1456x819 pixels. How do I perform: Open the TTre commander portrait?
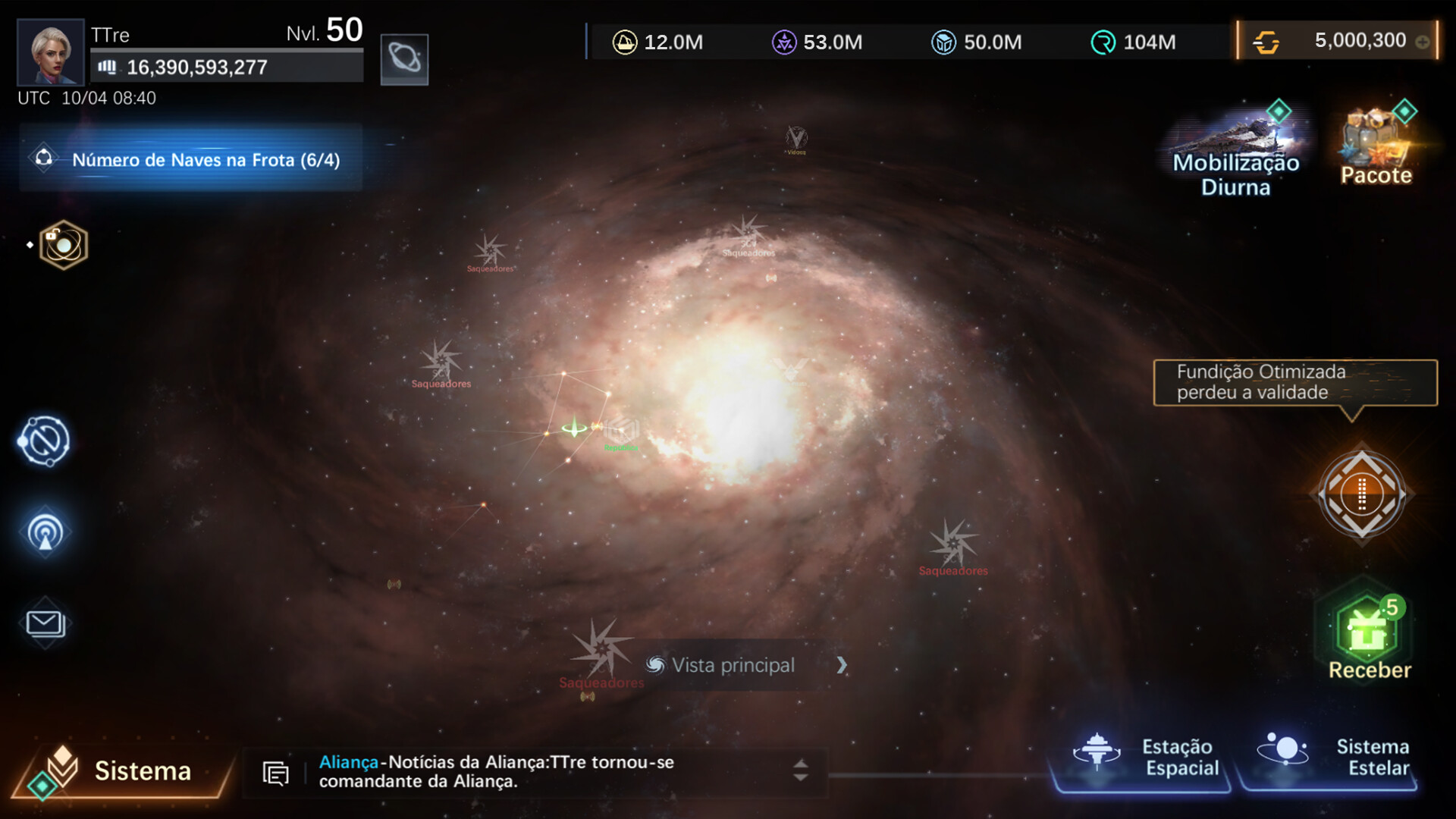click(x=50, y=52)
